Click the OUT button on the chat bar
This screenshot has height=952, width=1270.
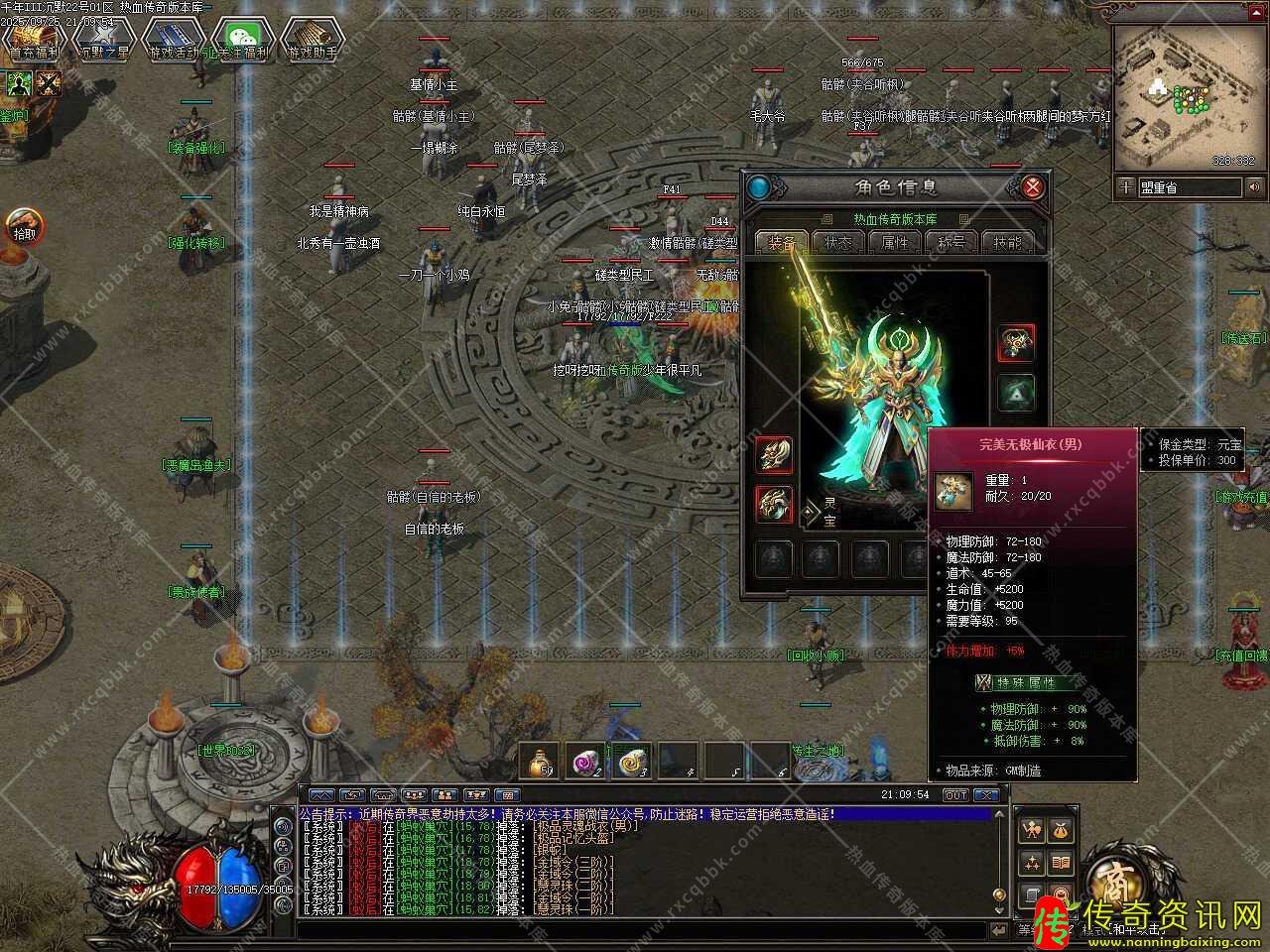point(954,795)
